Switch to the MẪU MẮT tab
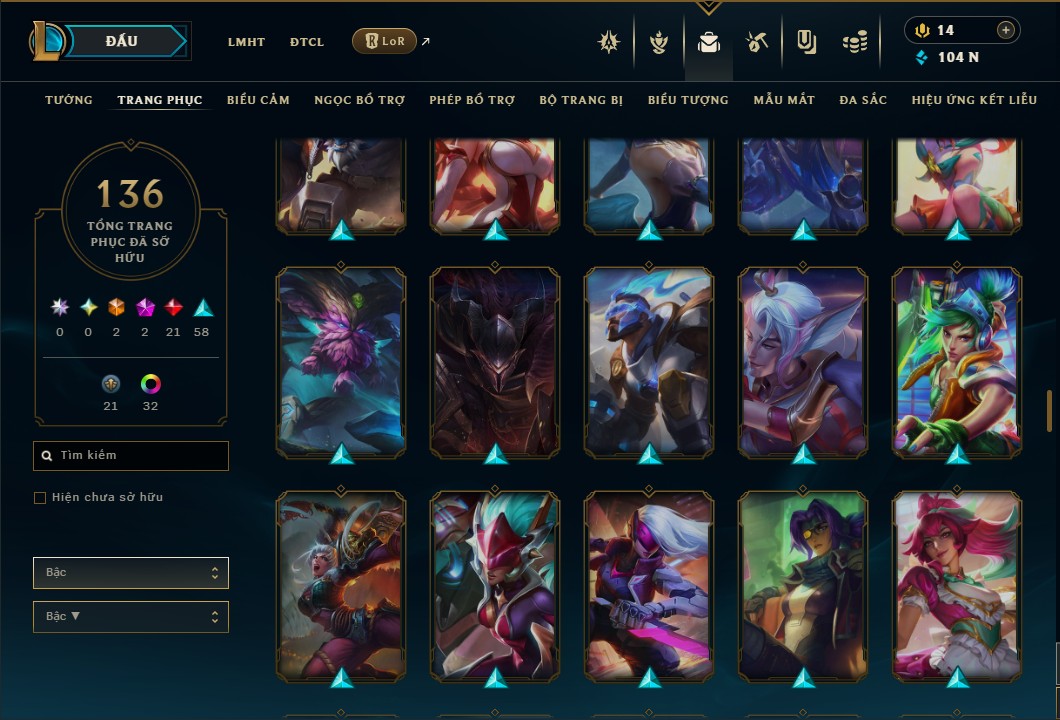This screenshot has height=720, width=1060. pos(784,100)
